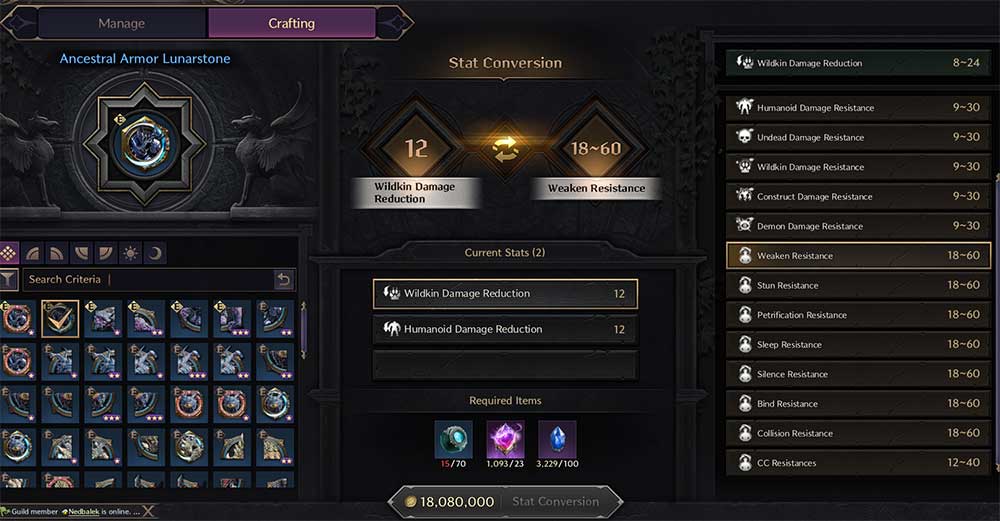The width and height of the screenshot is (1000, 521).
Task: Open the Crafting tab
Action: click(x=291, y=23)
